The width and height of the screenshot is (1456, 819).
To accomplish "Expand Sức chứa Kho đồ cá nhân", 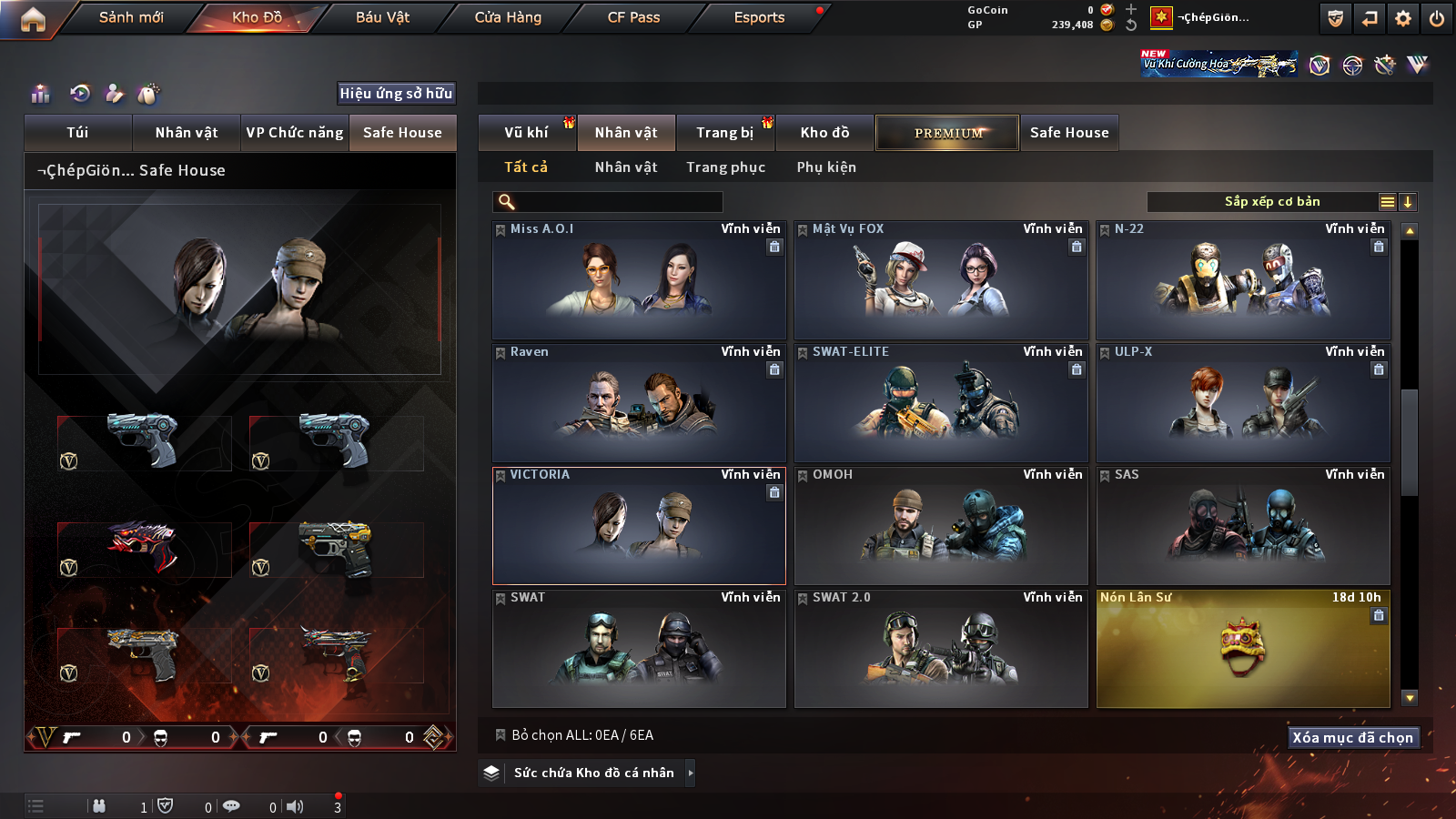I will tap(593, 773).
